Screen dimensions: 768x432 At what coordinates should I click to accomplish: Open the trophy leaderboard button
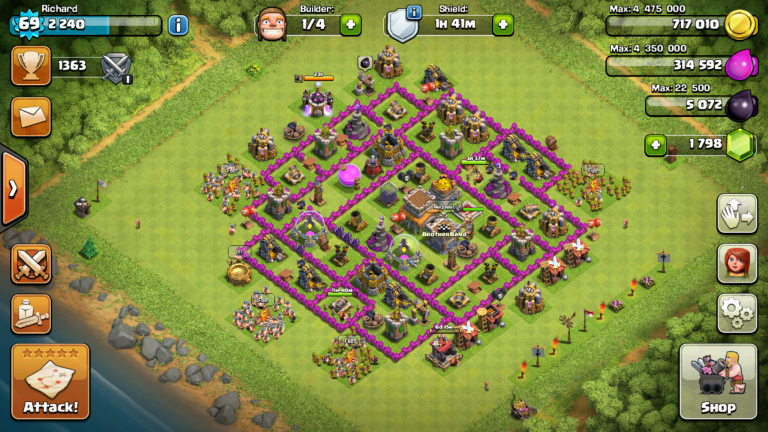pyautogui.click(x=31, y=67)
